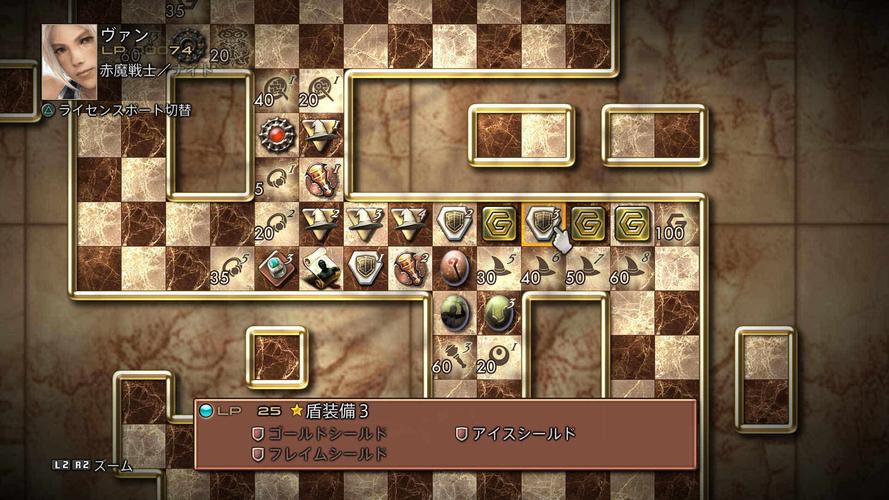Select the green shield level 3 tile
The height and width of the screenshot is (500, 889).
click(x=498, y=312)
